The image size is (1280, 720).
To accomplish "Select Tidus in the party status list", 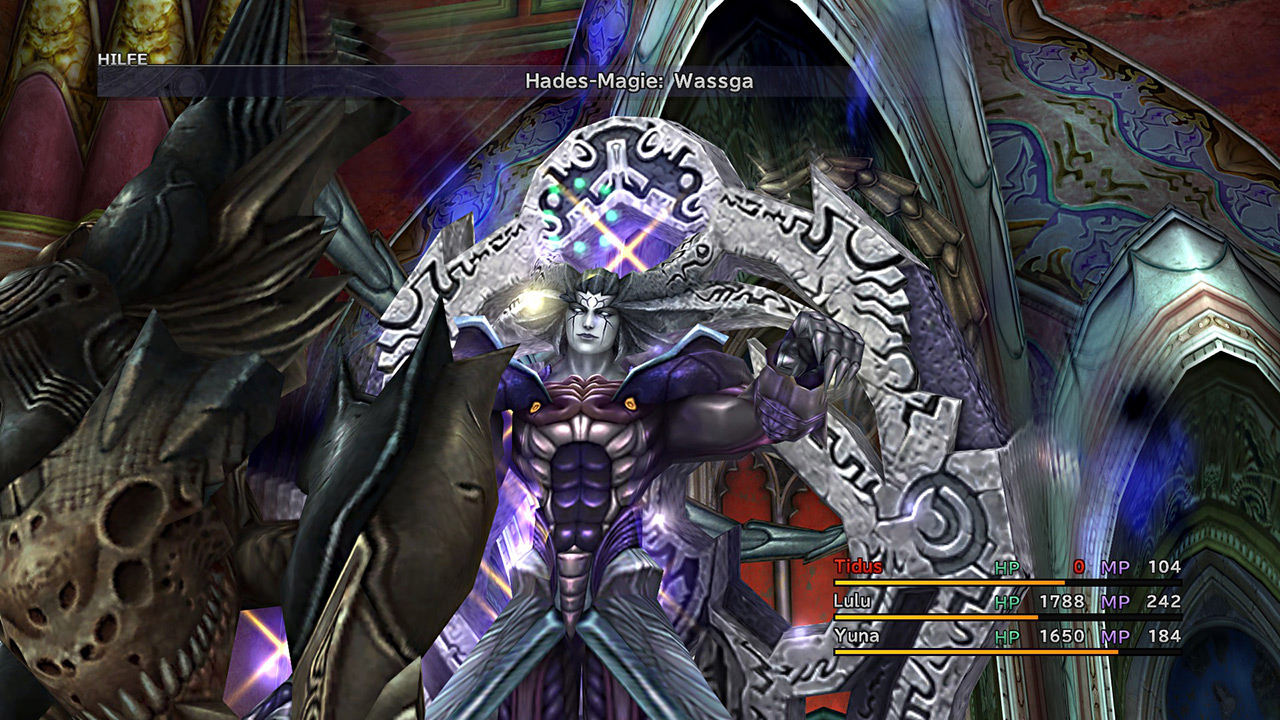I will 859,567.
